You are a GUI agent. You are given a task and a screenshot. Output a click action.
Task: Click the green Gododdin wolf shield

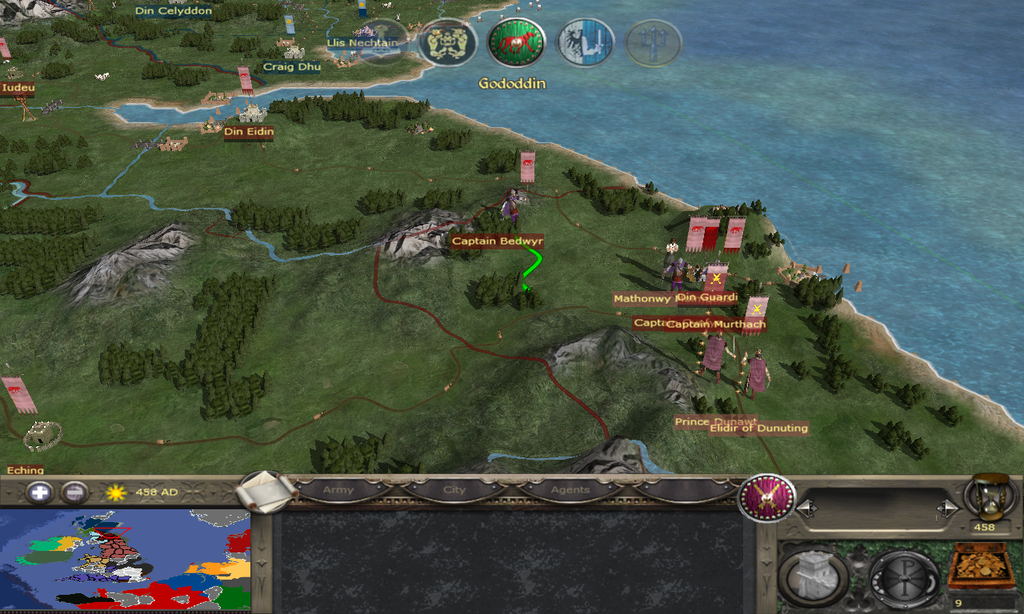(516, 44)
